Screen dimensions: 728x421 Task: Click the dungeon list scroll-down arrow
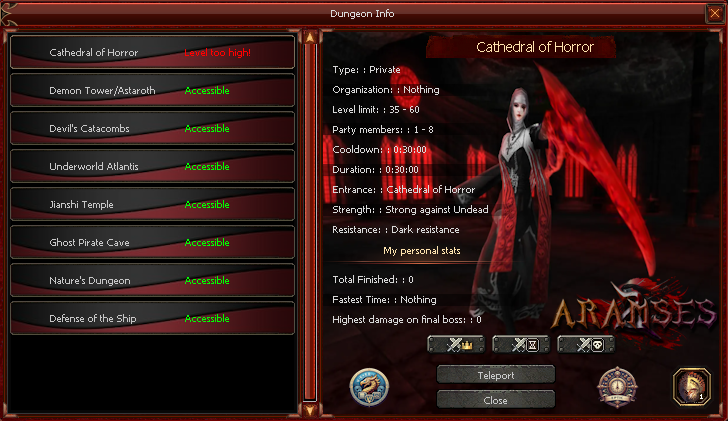pyautogui.click(x=310, y=409)
